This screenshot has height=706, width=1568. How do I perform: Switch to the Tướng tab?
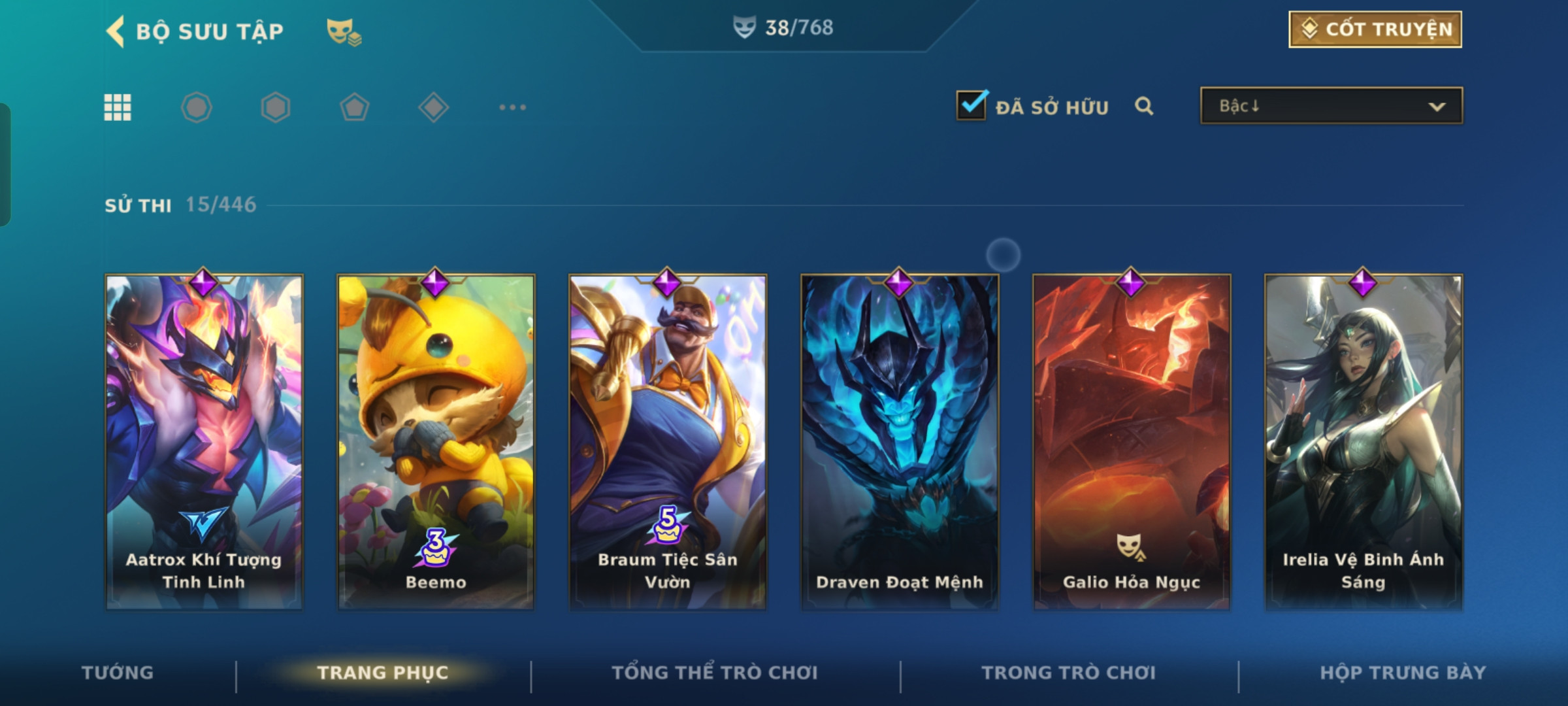[x=118, y=673]
